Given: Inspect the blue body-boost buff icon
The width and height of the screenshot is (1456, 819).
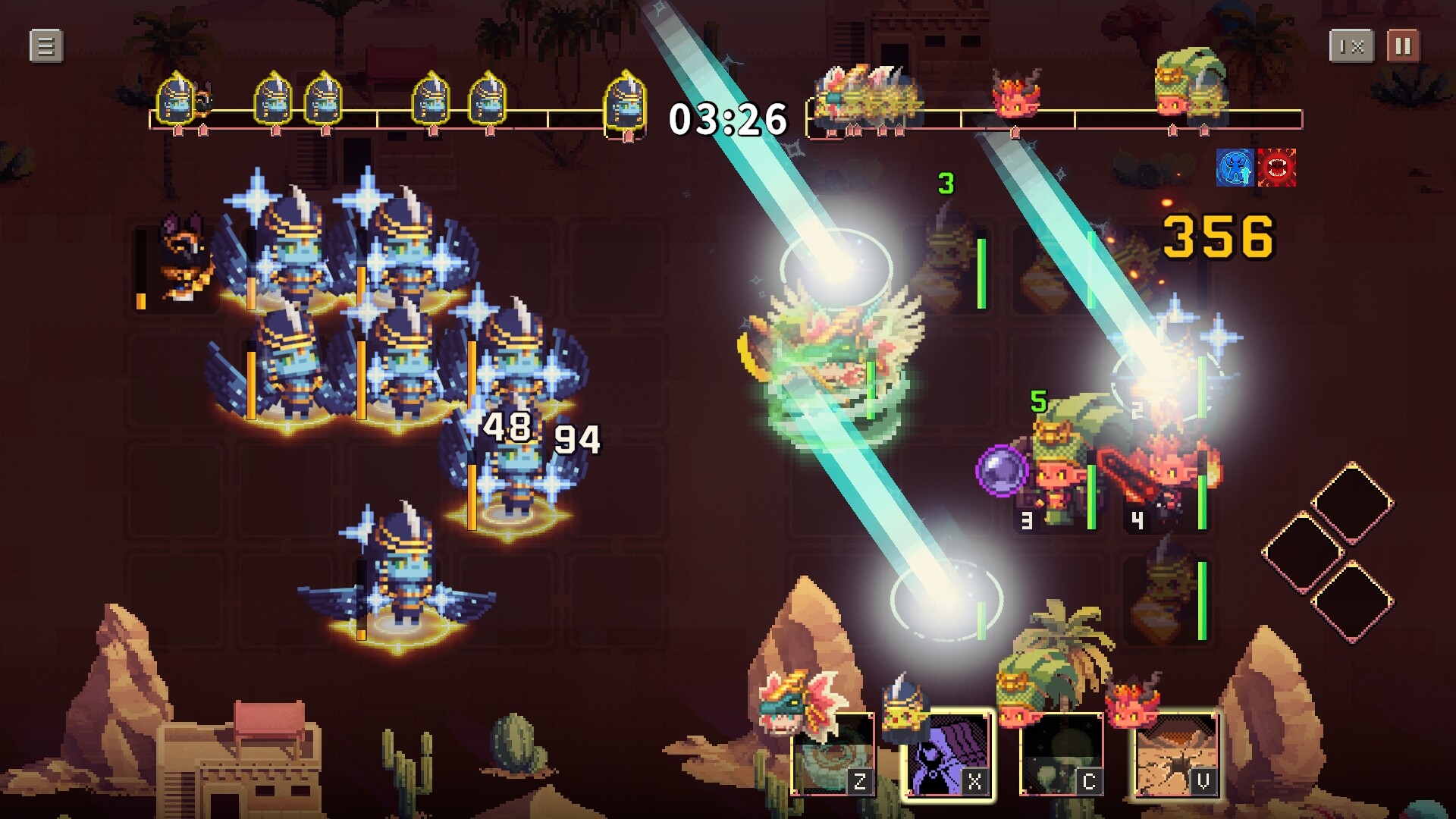Looking at the screenshot, I should point(1235,168).
